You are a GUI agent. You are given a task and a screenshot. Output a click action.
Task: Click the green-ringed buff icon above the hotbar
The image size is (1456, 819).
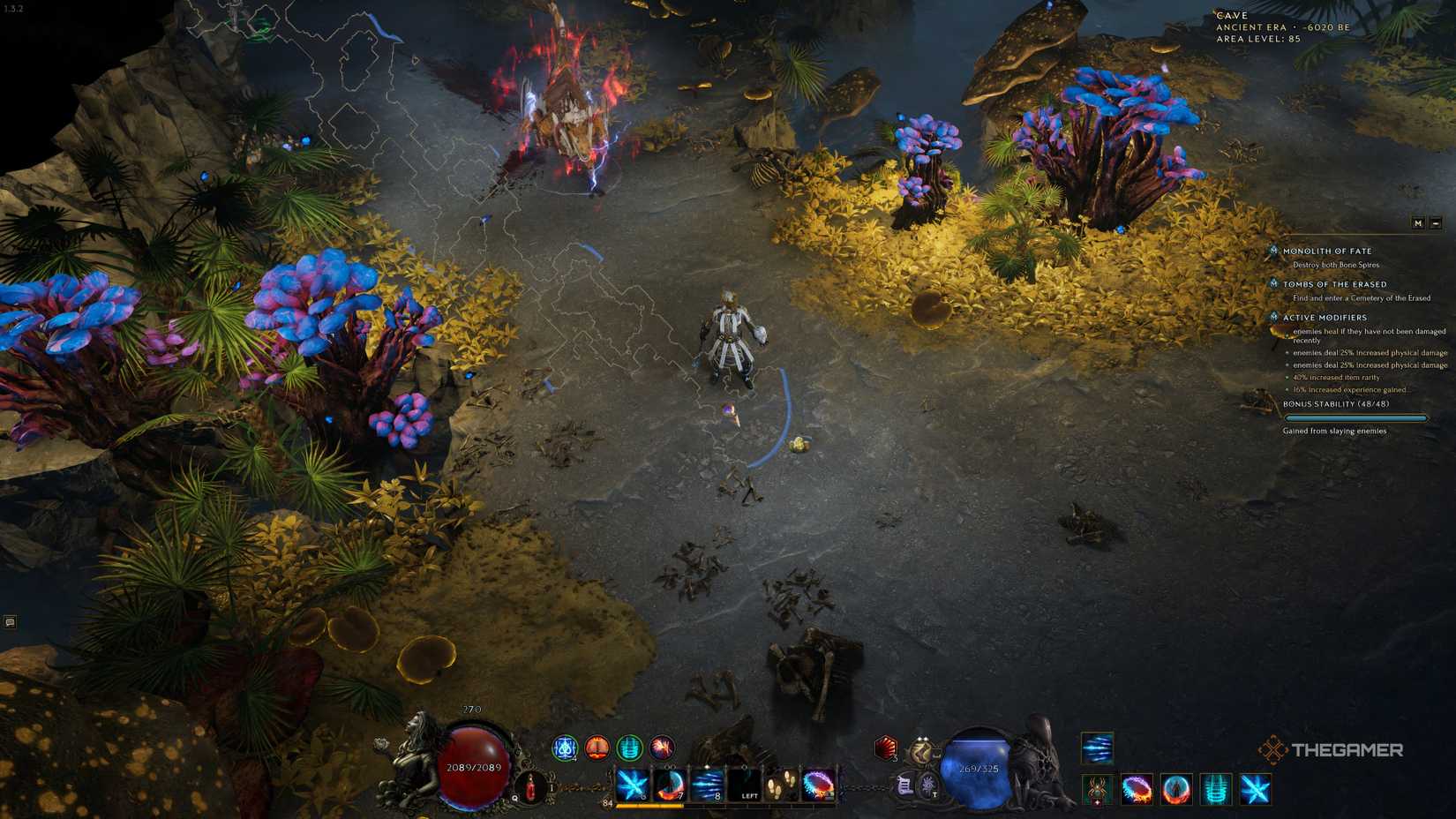pos(629,747)
